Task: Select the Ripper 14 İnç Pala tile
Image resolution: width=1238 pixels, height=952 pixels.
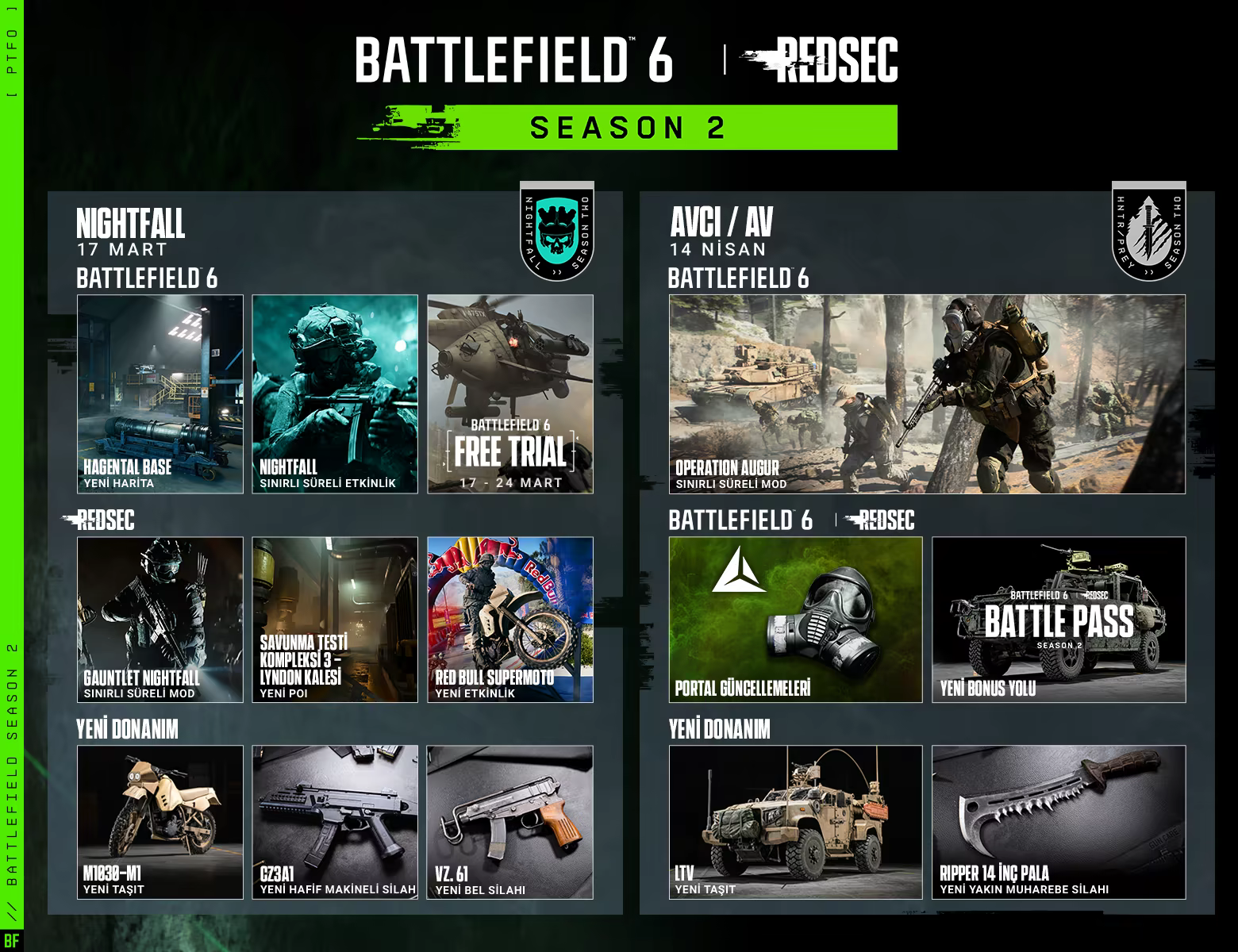Action: pyautogui.click(x=1059, y=822)
